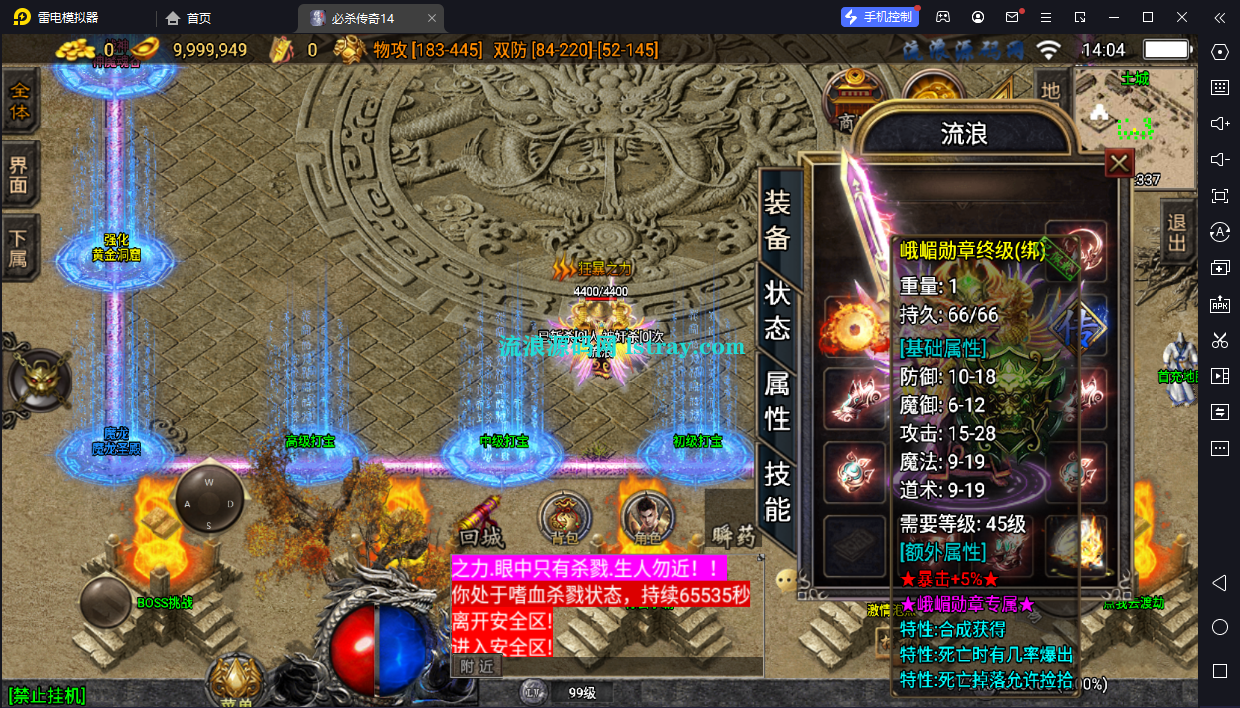Switch chat to the 附近 nearby channel
The height and width of the screenshot is (708, 1240).
point(476,665)
